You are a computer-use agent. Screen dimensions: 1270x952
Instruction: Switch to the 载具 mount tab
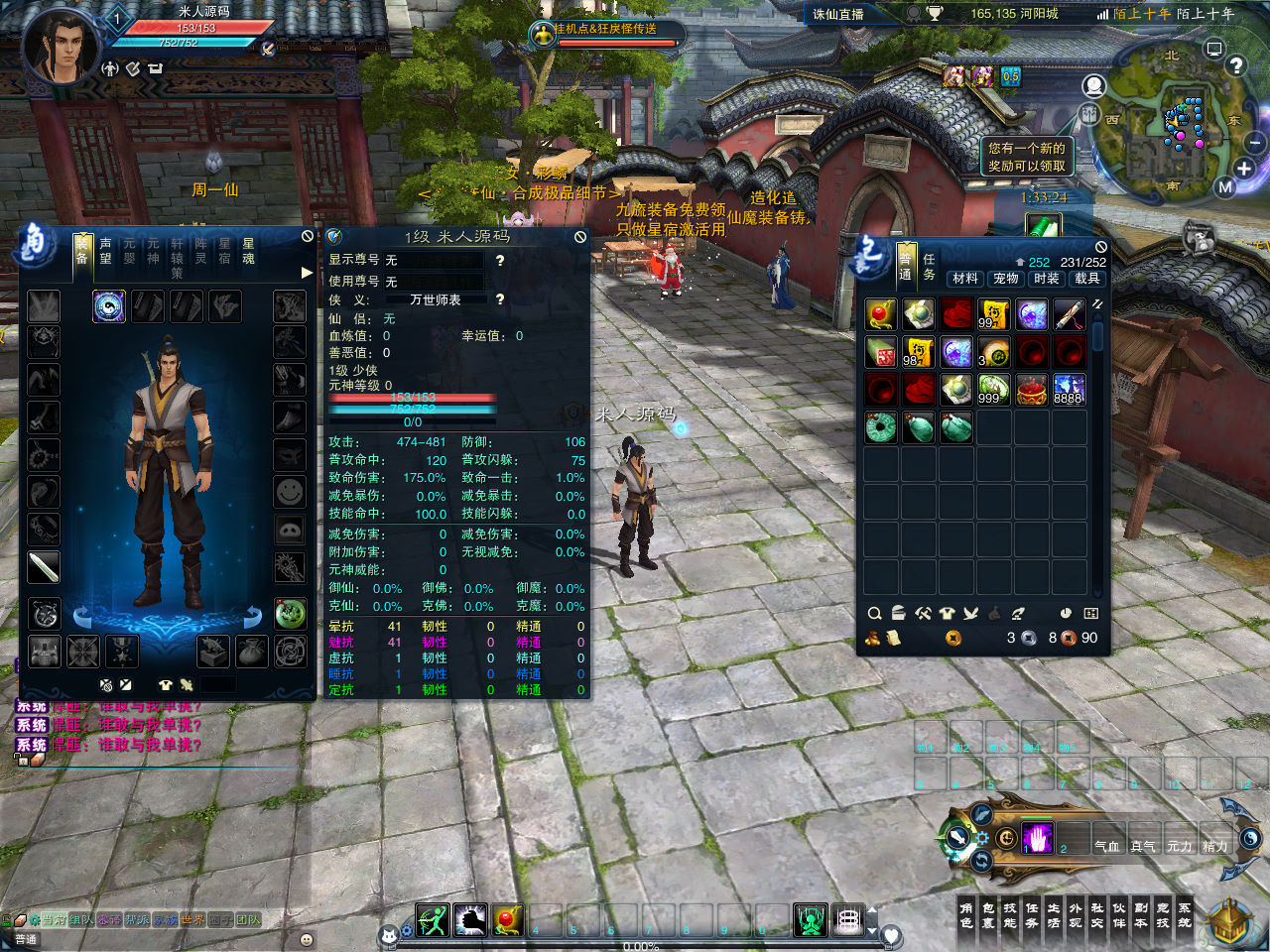[x=1087, y=279]
